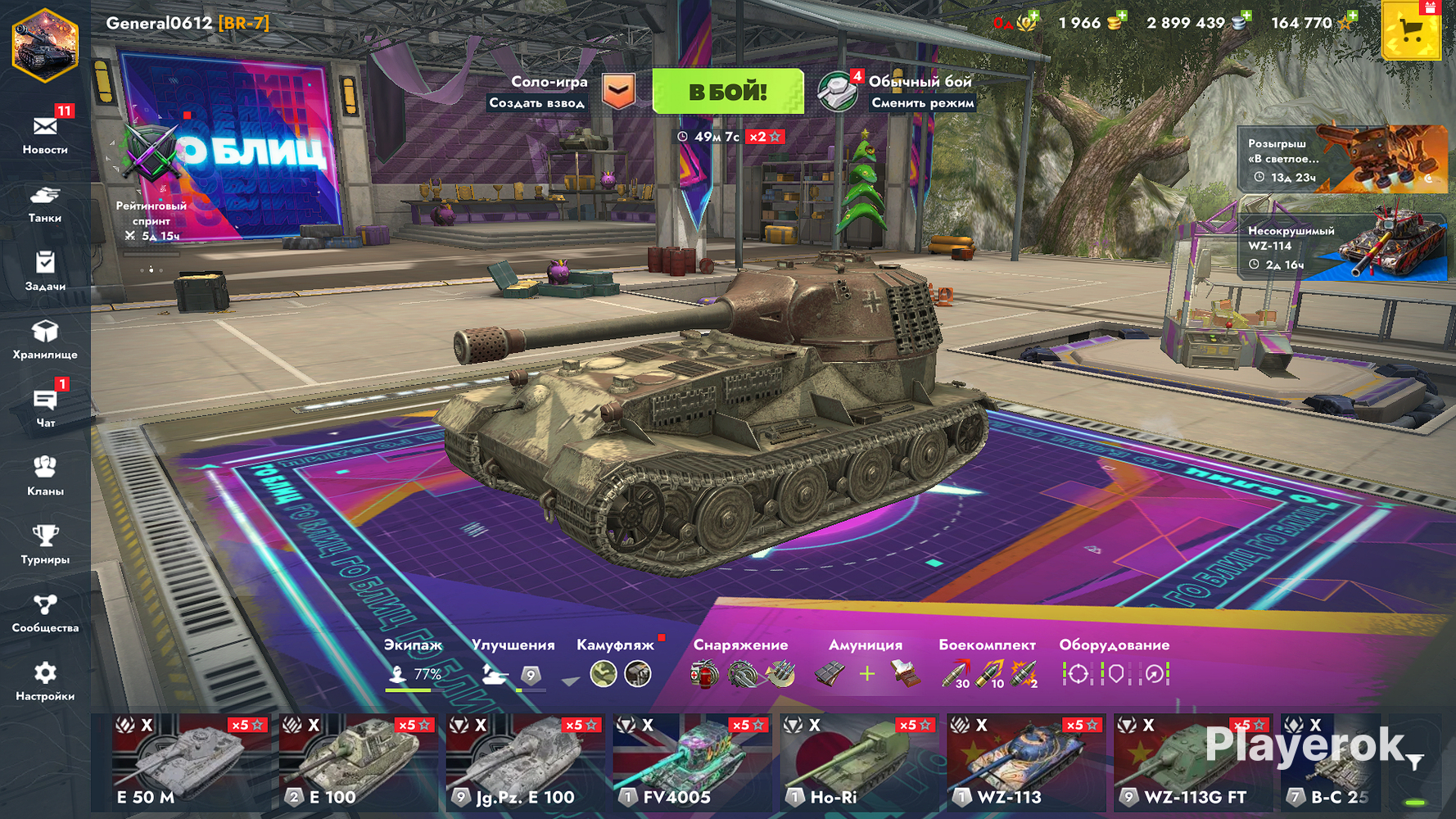This screenshot has width=1456, height=819.
Task: Open the Новости mail menu
Action: 45,133
